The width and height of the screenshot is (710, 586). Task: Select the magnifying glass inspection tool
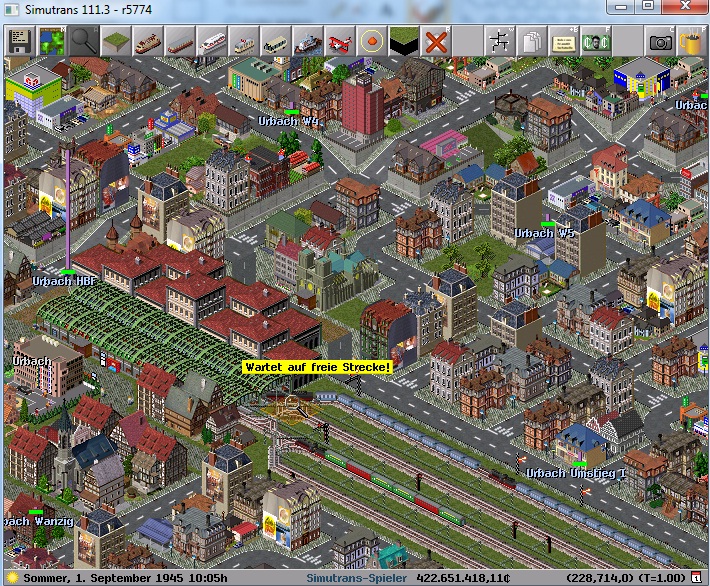[x=83, y=42]
